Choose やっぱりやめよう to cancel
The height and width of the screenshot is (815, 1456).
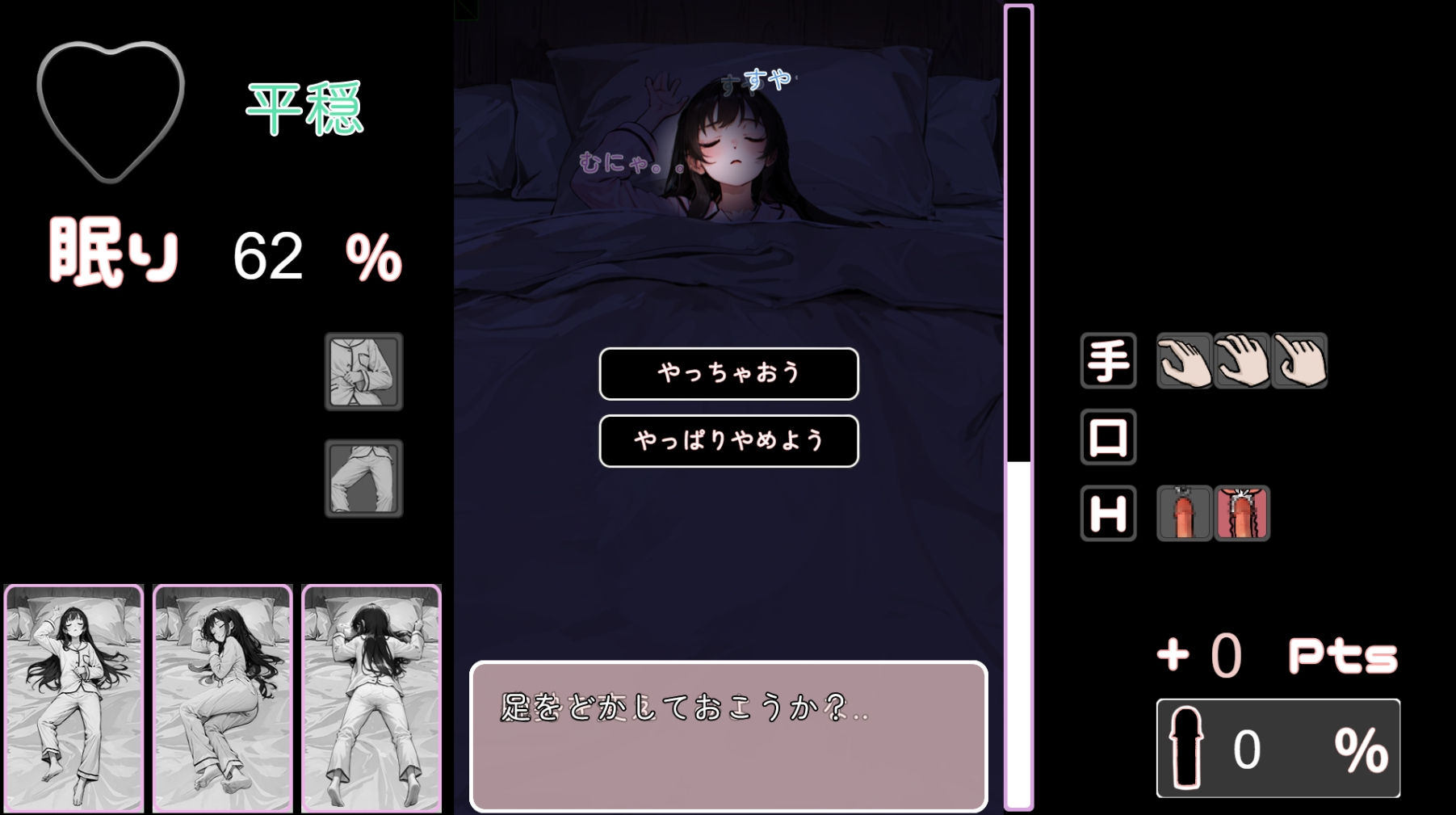pos(728,440)
